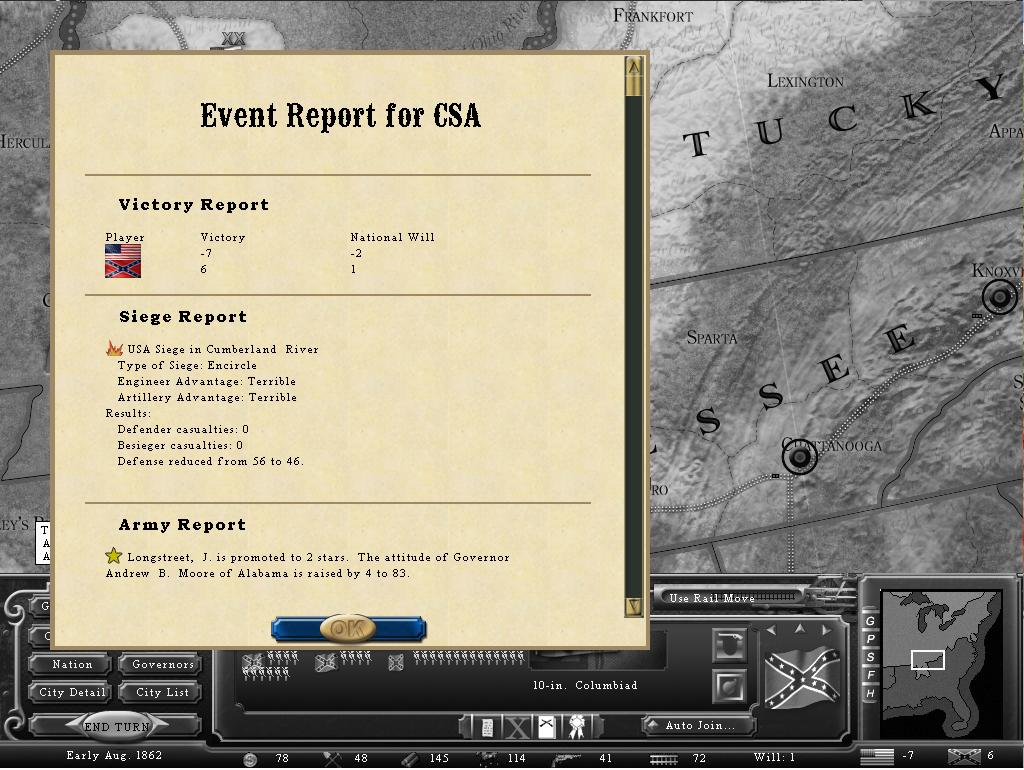Open the Governors screen
The width and height of the screenshot is (1024, 770).
[x=162, y=664]
